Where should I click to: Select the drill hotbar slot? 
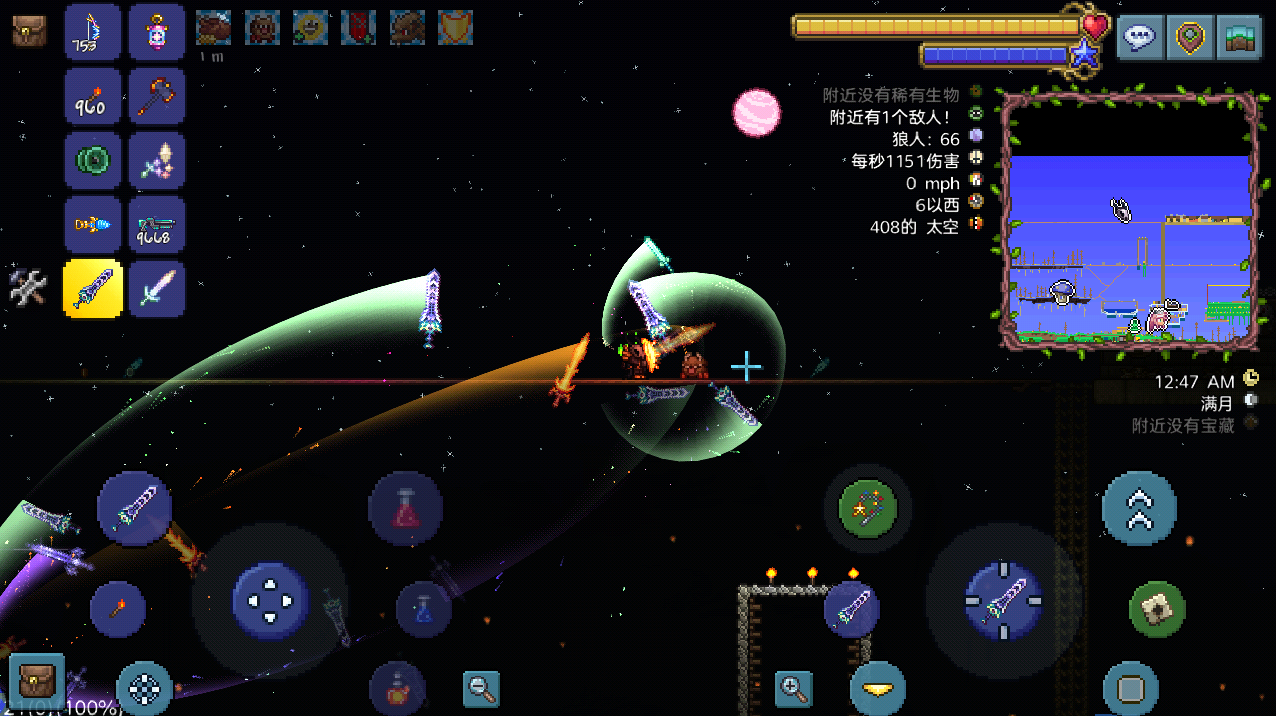[93, 225]
